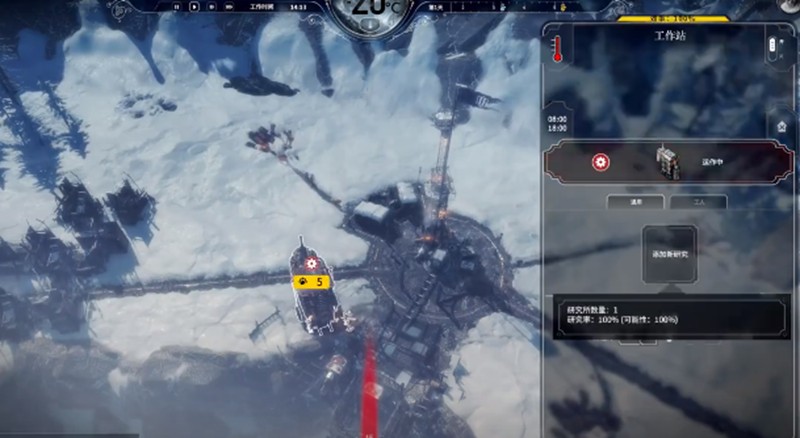Switch to the 通用 (general) tab
800x438 pixels.
point(636,201)
